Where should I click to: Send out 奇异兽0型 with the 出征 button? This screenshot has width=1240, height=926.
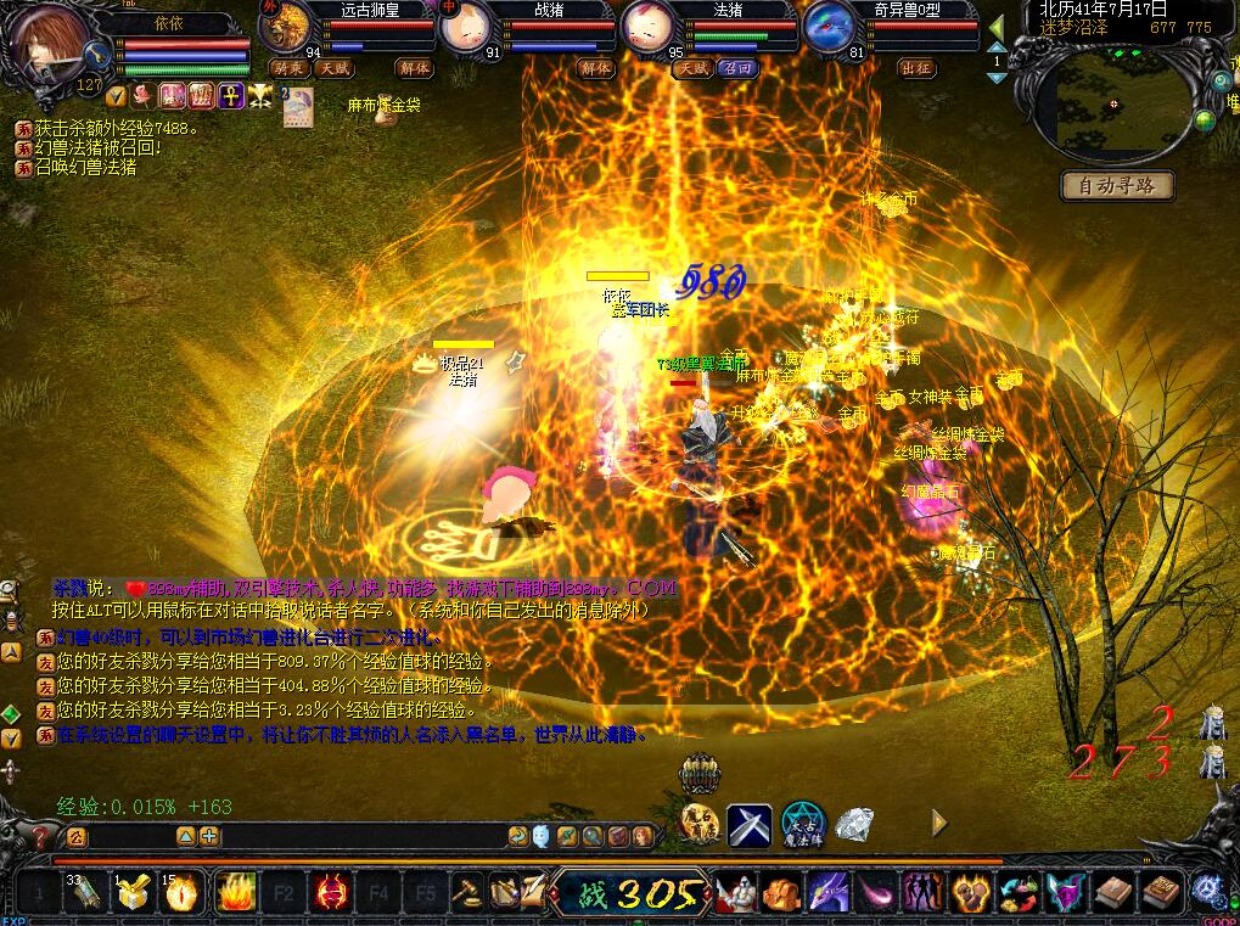pyautogui.click(x=916, y=68)
